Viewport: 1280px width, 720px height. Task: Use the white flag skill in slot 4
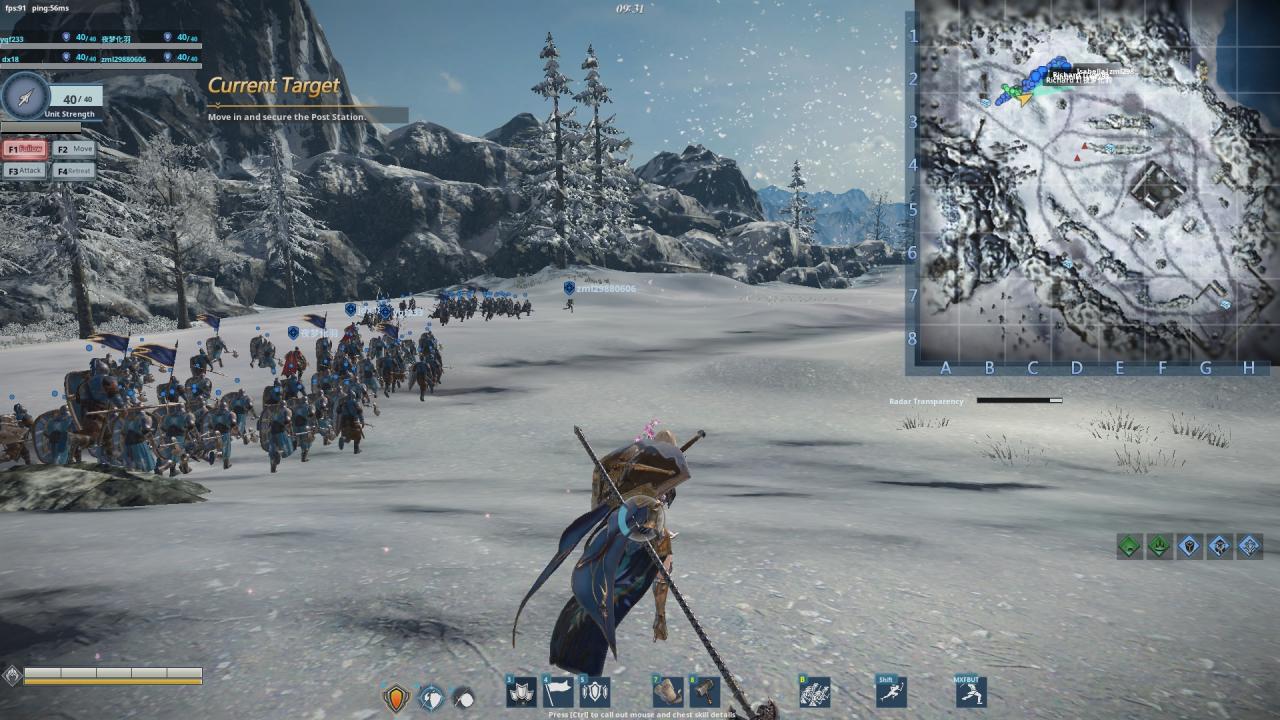click(558, 692)
